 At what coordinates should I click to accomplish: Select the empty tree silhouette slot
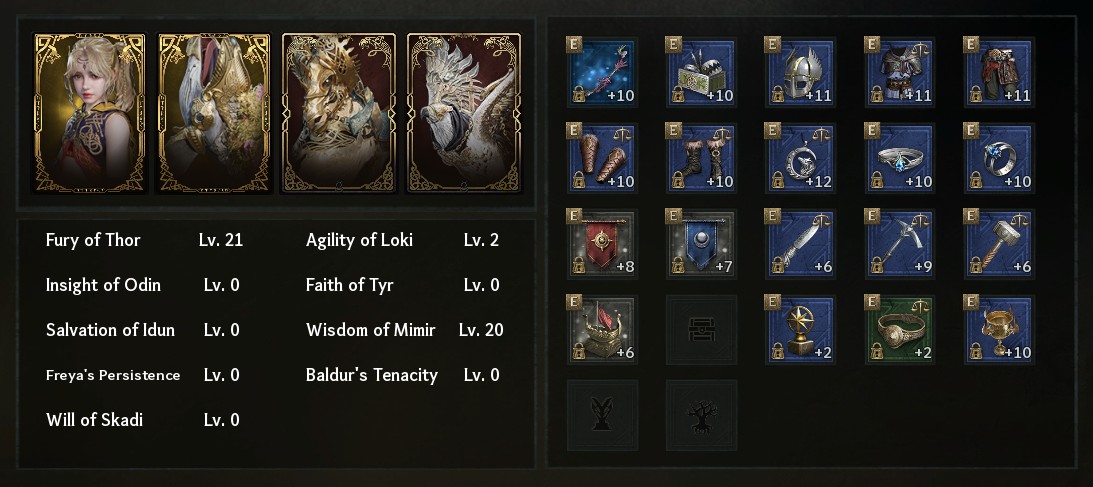pos(702,415)
